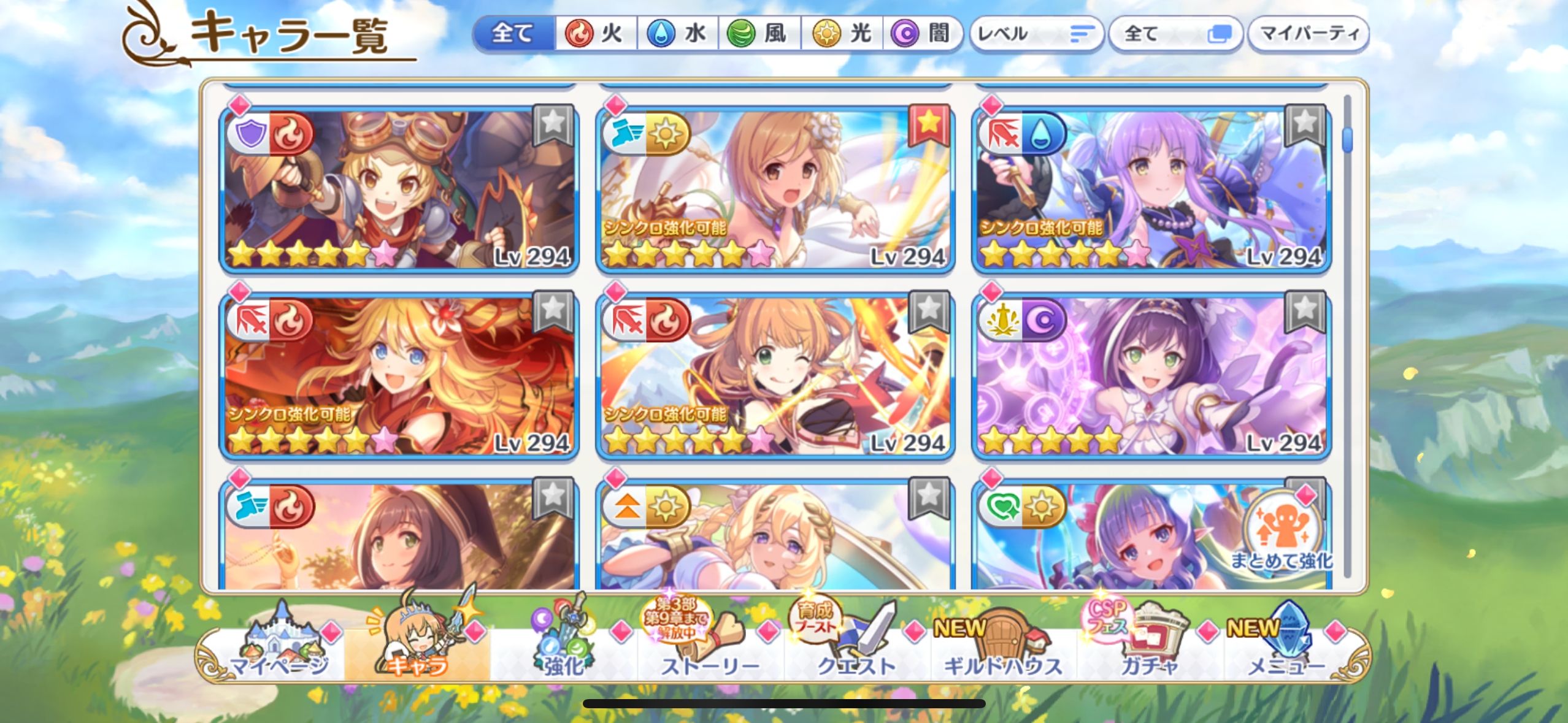Select the 全て element filter tab
Screen dimensions: 1568x723
[513, 34]
